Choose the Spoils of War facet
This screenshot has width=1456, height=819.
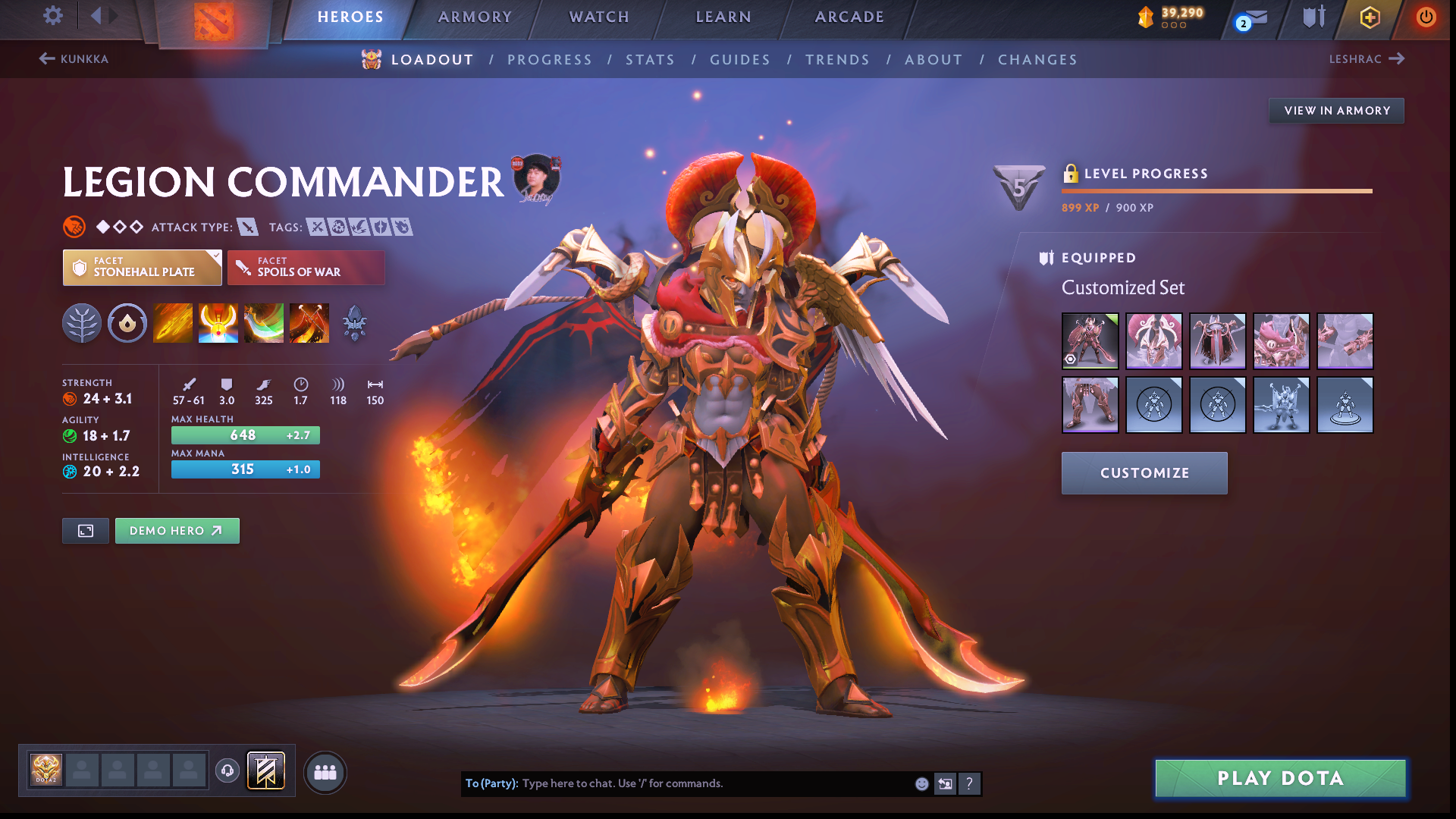(x=306, y=268)
